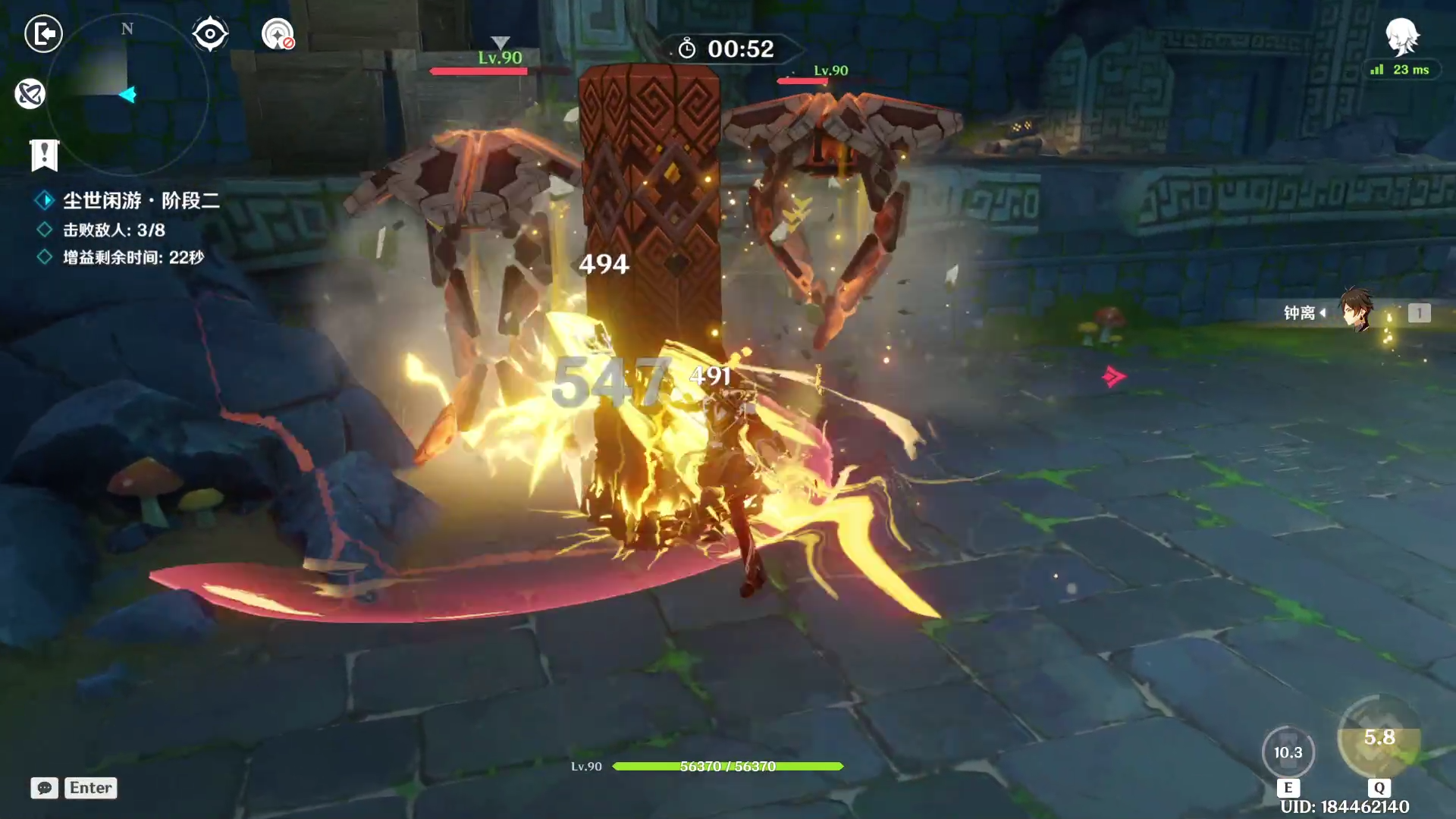Toggle the eye-shaped view icon
The width and height of the screenshot is (1456, 819).
[210, 34]
